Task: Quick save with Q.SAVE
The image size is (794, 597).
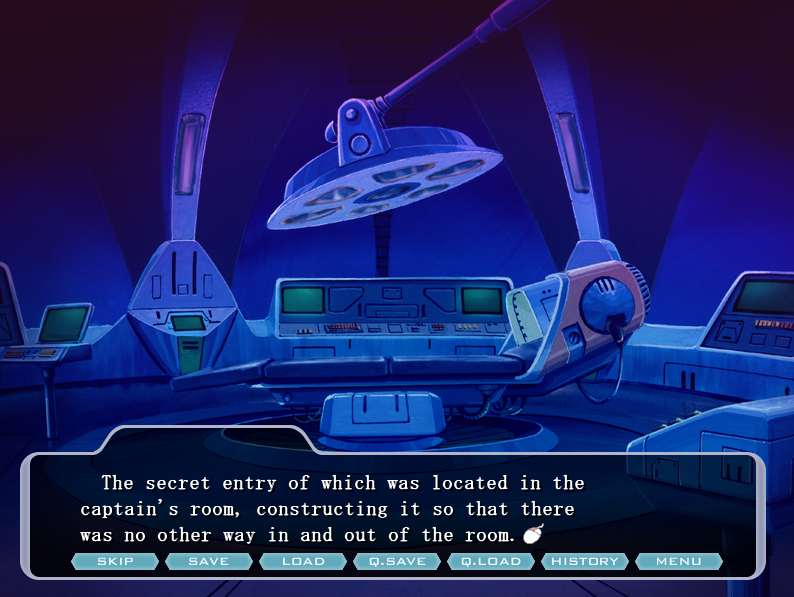Action: (397, 561)
